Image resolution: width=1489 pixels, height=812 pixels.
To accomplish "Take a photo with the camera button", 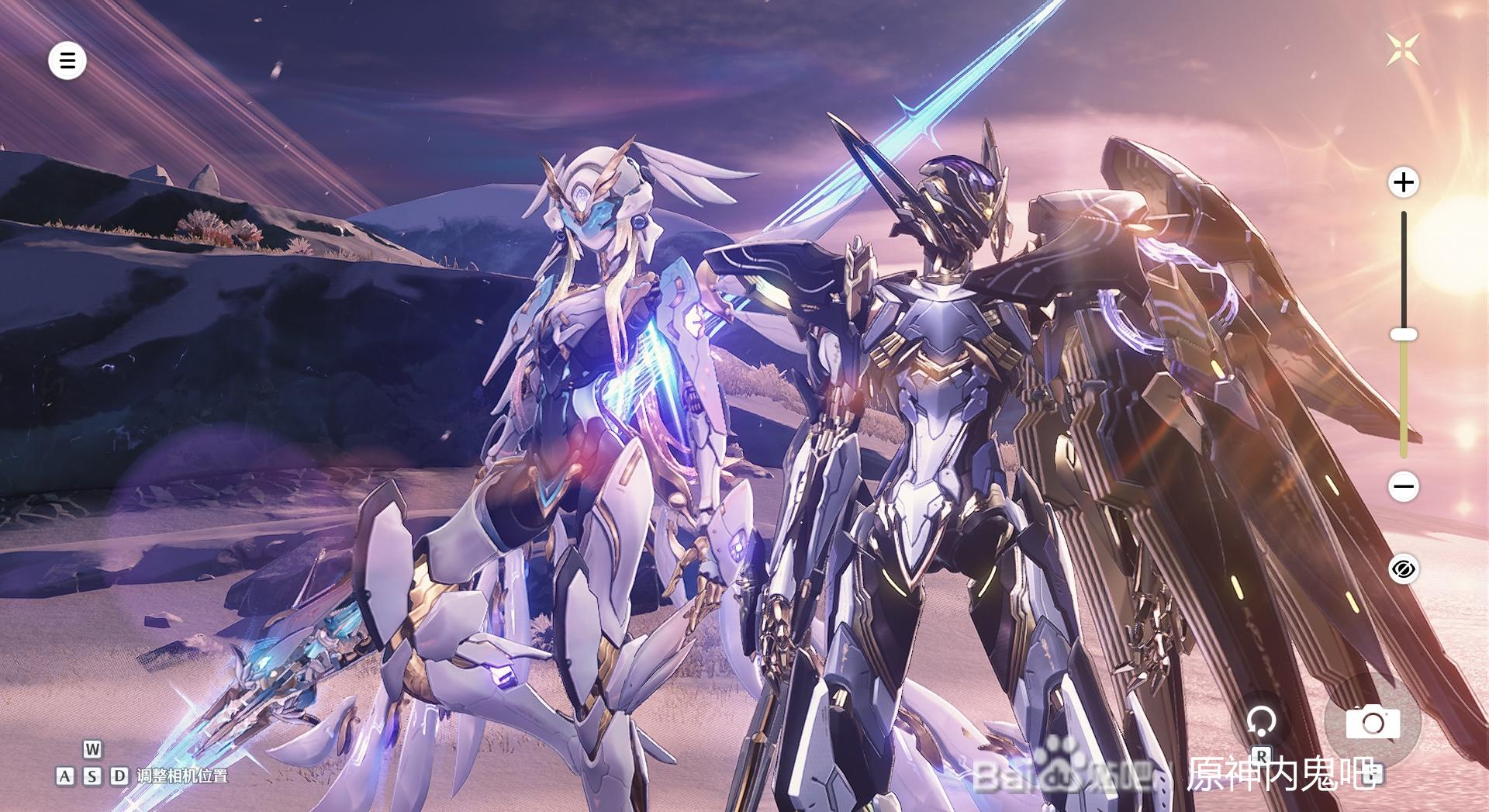I will (x=1372, y=723).
